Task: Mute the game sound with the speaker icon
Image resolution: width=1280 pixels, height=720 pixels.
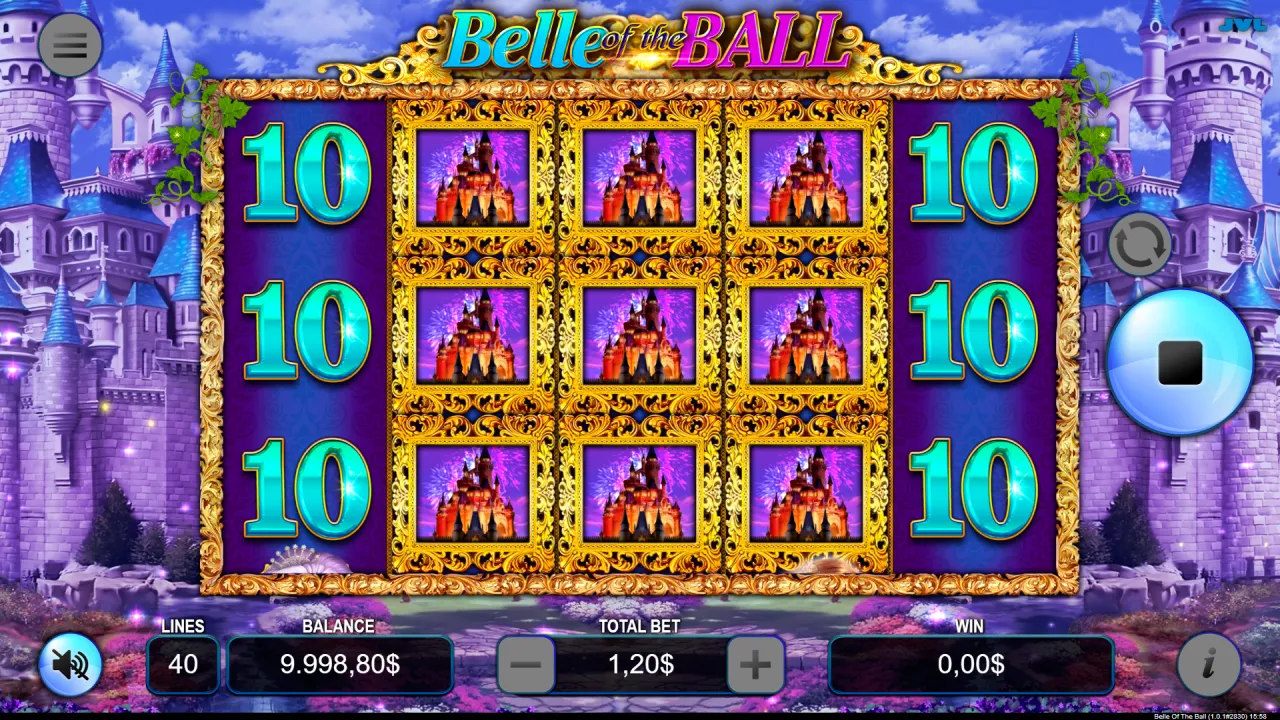Action: click(x=68, y=664)
